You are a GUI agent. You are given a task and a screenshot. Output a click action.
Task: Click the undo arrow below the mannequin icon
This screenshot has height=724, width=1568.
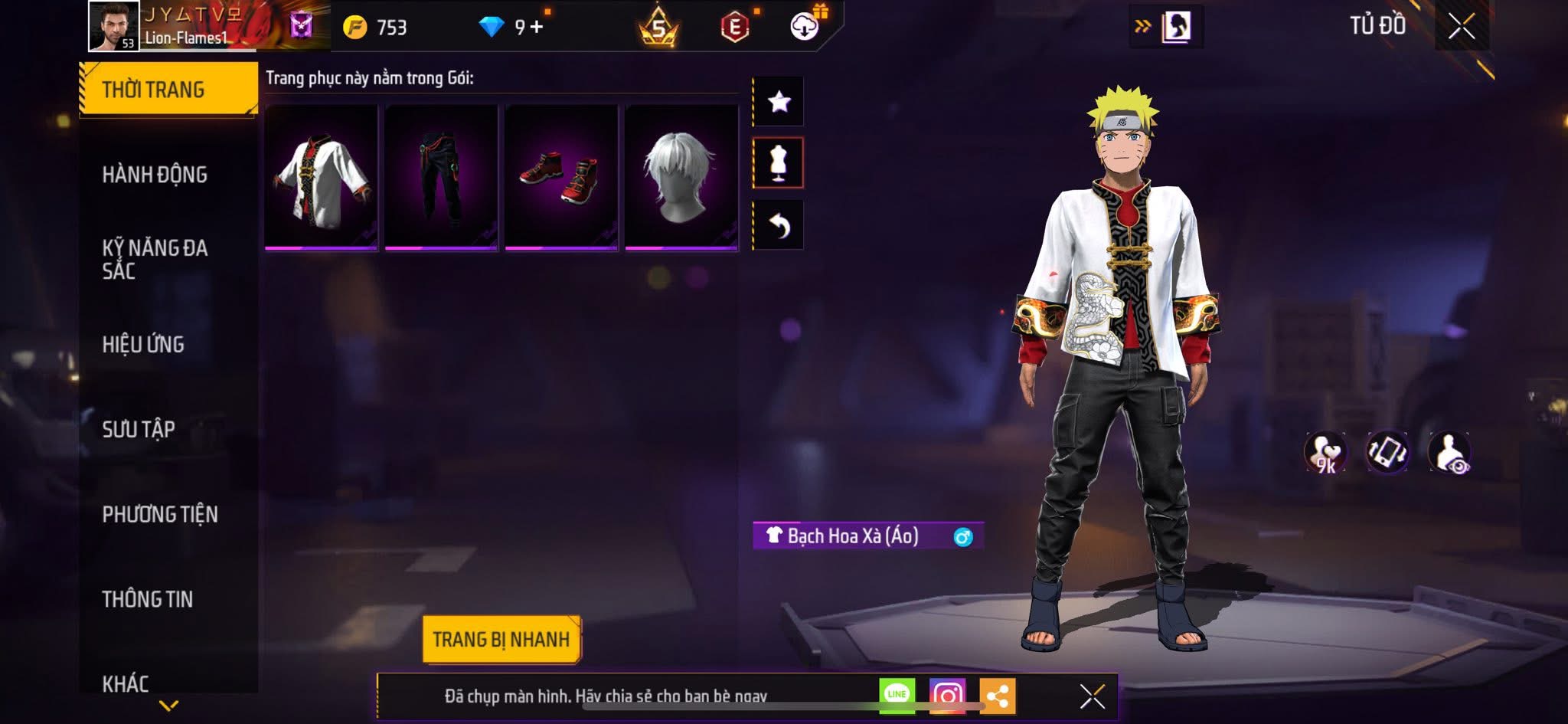779,226
